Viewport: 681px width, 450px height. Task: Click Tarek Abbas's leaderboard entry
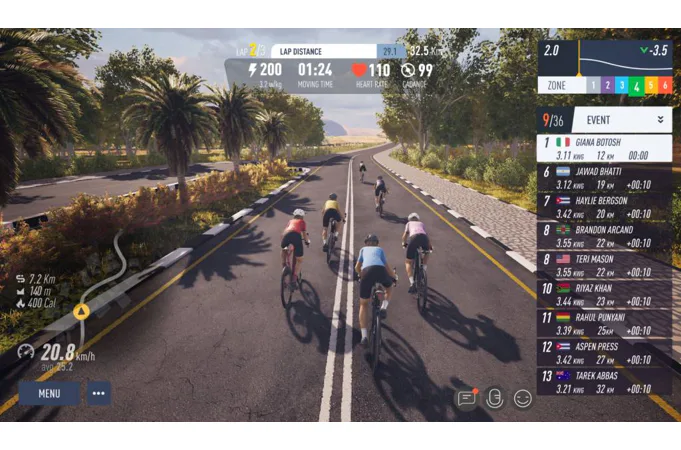click(605, 381)
